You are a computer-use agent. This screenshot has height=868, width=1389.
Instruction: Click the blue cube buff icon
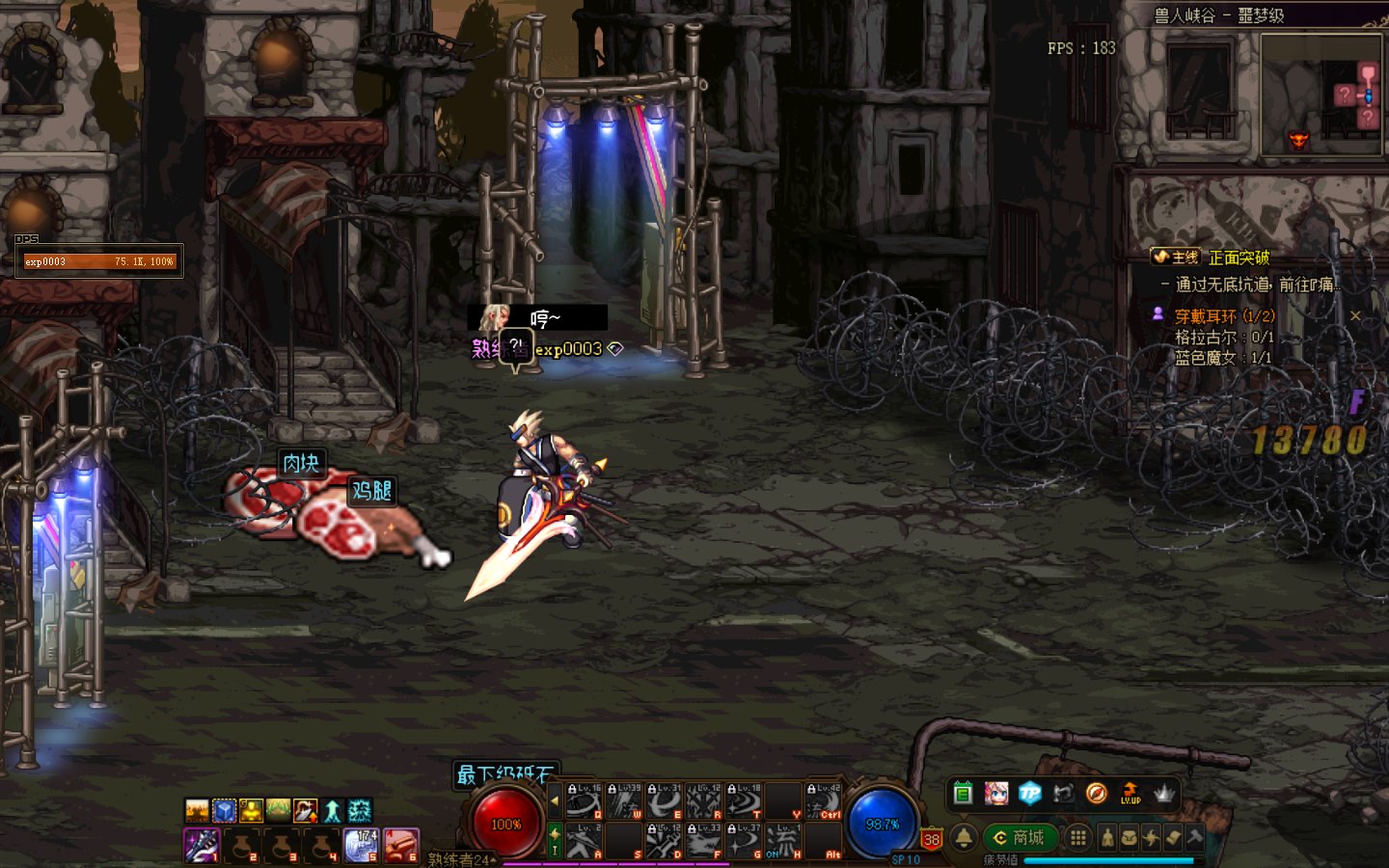pos(224,810)
